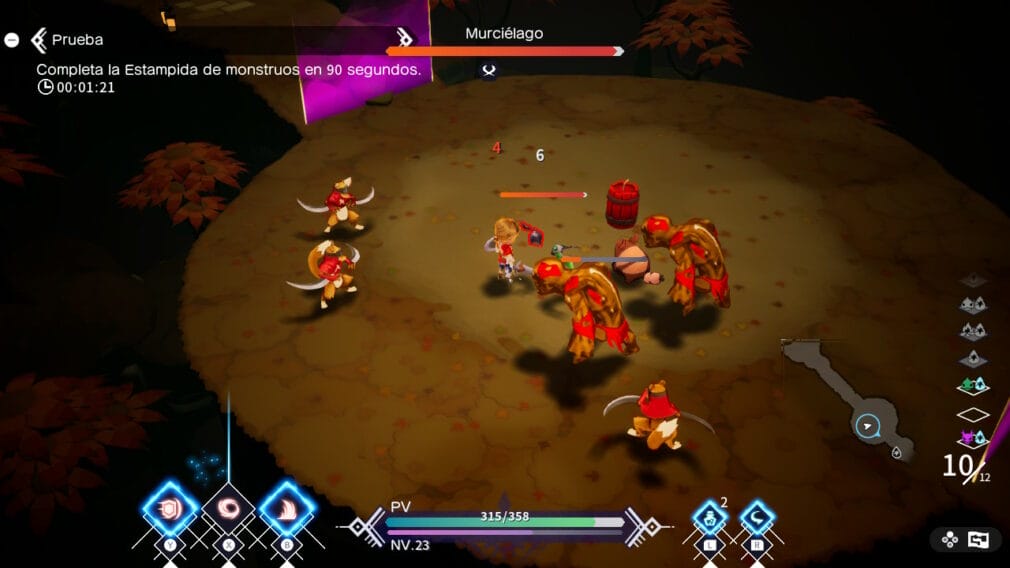Screen dimensions: 1010x568
Task: Open the map shortcut in bottom corner
Action: [965, 540]
